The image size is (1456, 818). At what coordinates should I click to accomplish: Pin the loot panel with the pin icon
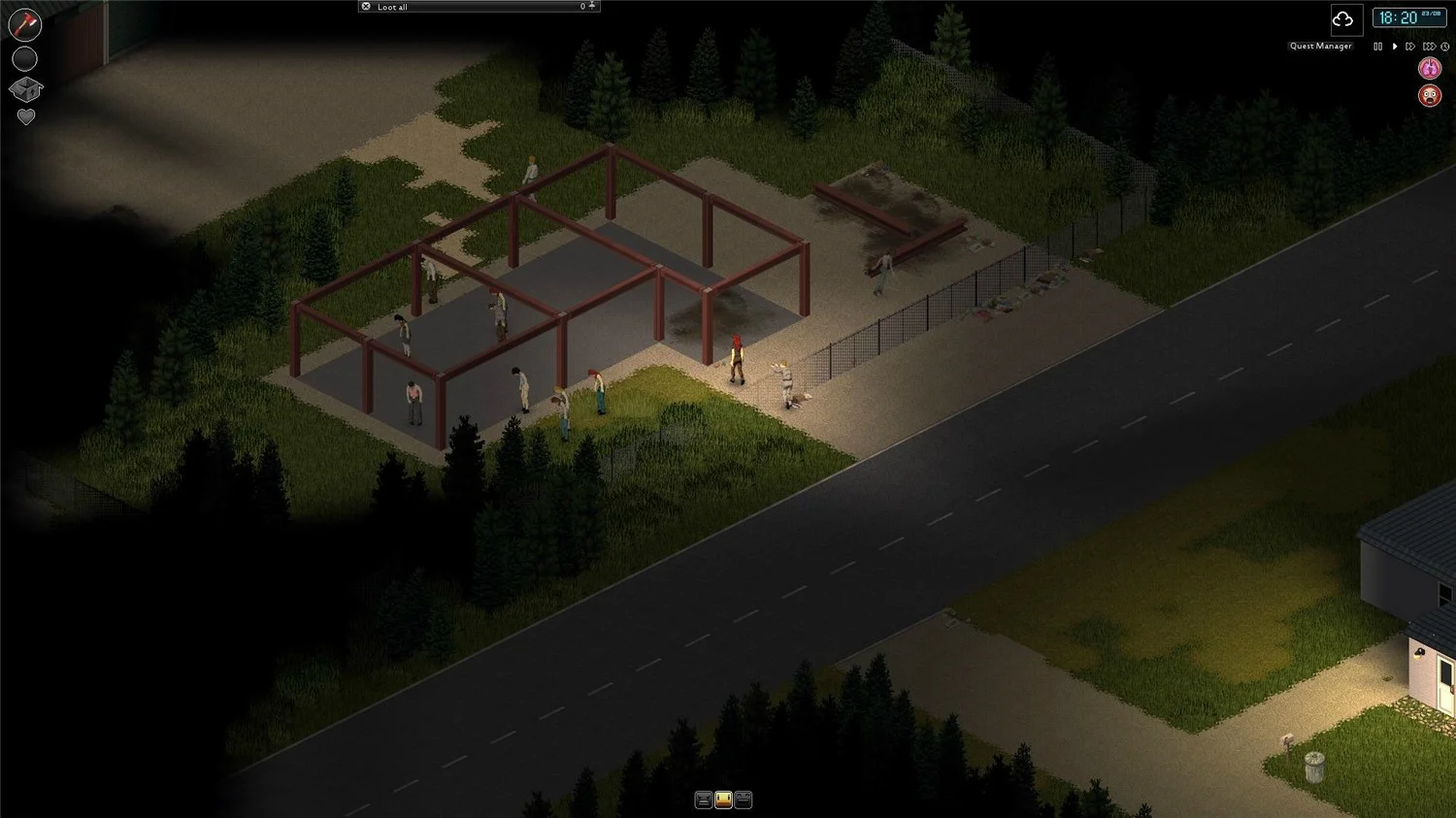592,6
